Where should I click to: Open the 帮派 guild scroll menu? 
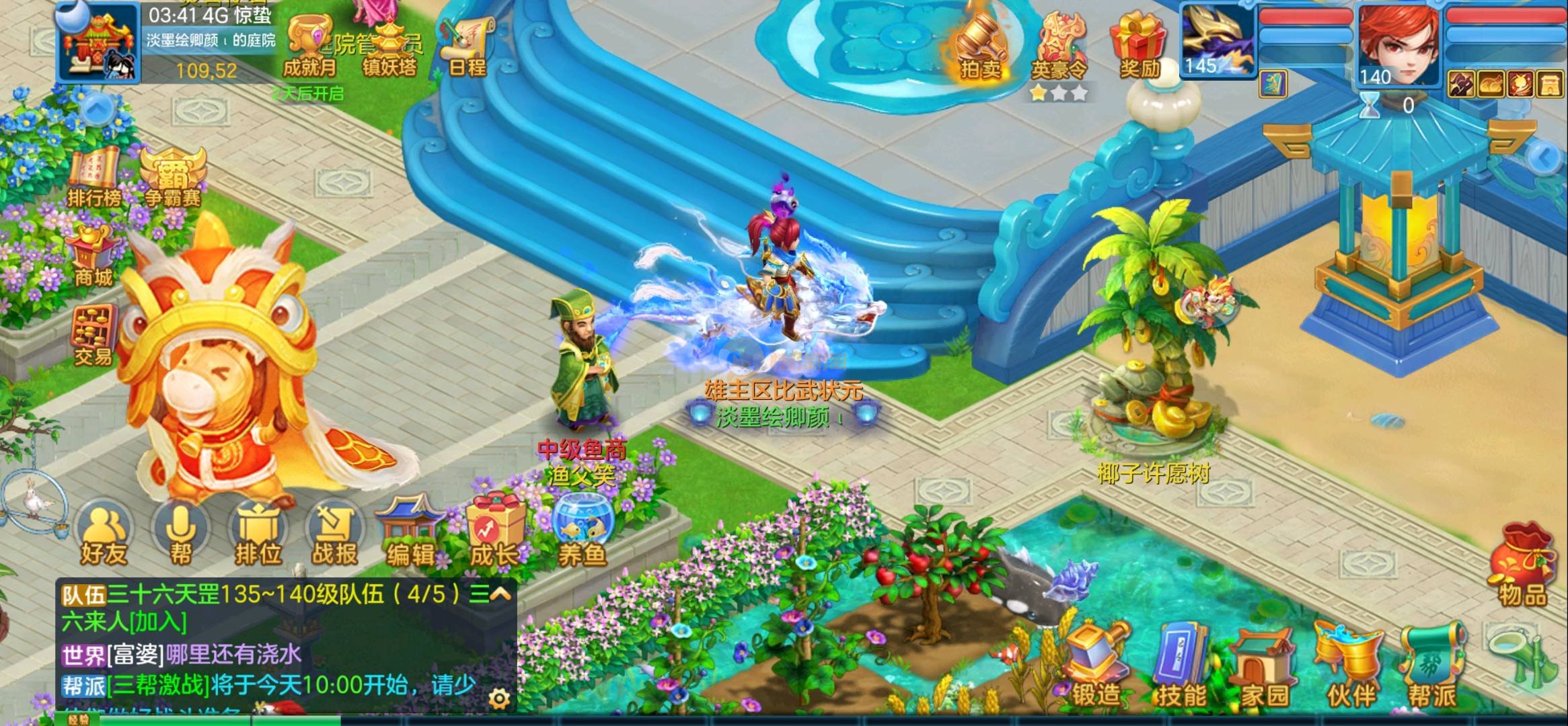click(x=1433, y=667)
